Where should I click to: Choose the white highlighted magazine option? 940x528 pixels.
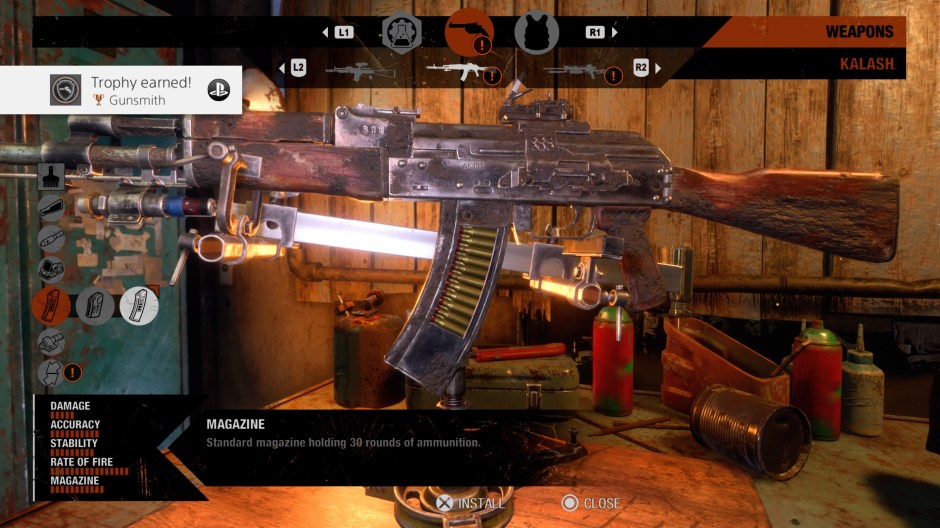pos(139,306)
